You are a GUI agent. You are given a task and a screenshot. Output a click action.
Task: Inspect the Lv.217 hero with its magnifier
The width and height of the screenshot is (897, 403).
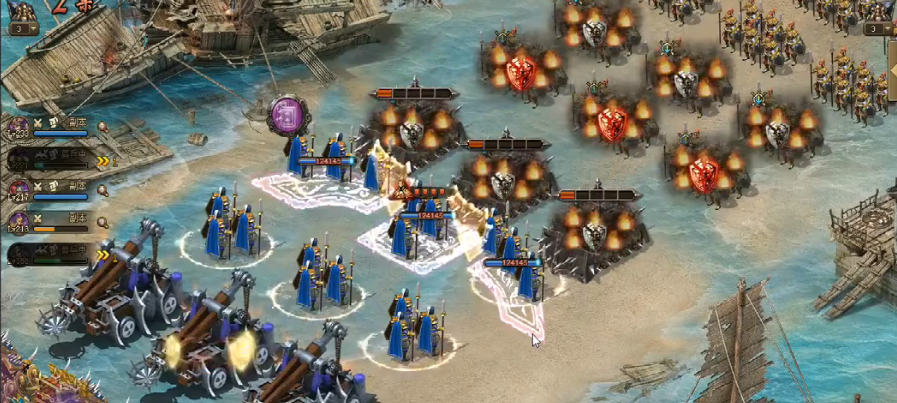click(x=102, y=189)
